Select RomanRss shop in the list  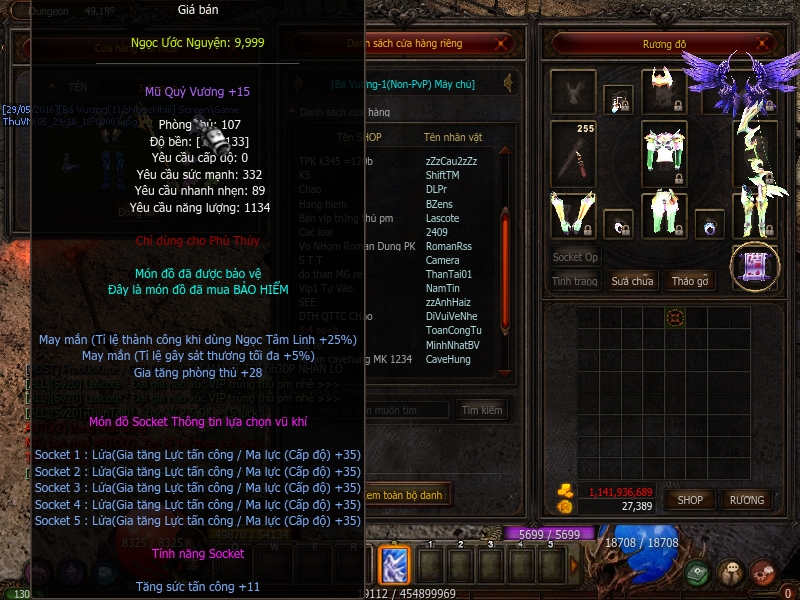pyautogui.click(x=448, y=246)
